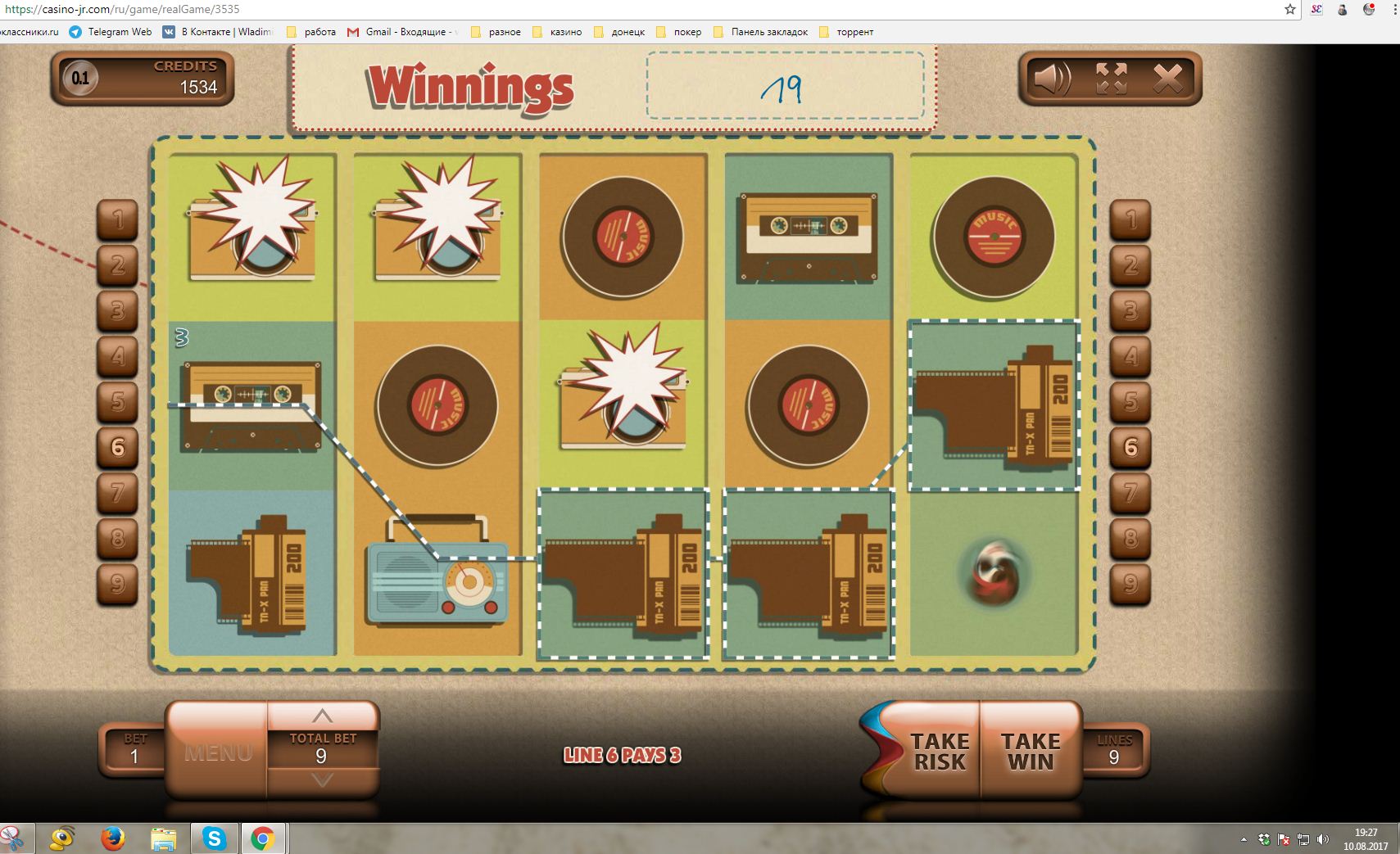Change the BET amount panel
The width and height of the screenshot is (1400, 854).
tap(134, 749)
